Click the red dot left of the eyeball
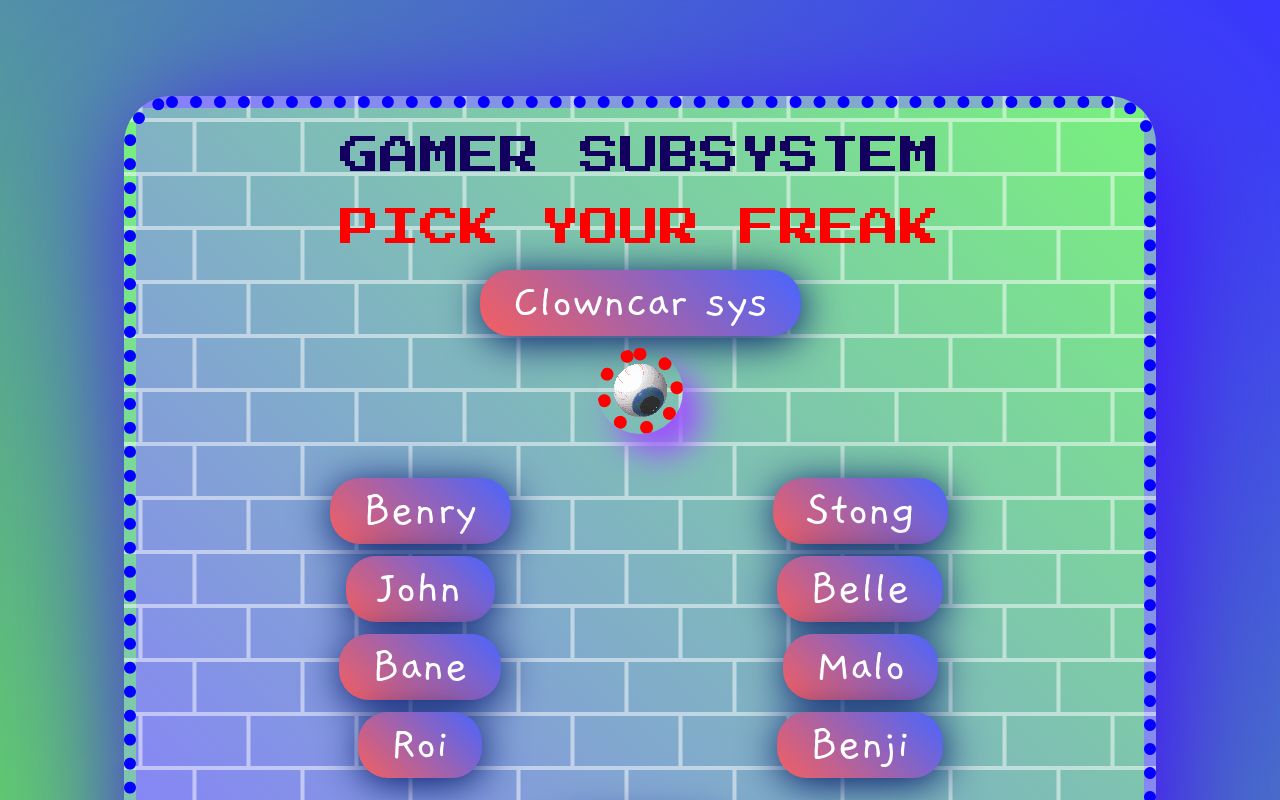Viewport: 1280px width, 800px height. [605, 401]
